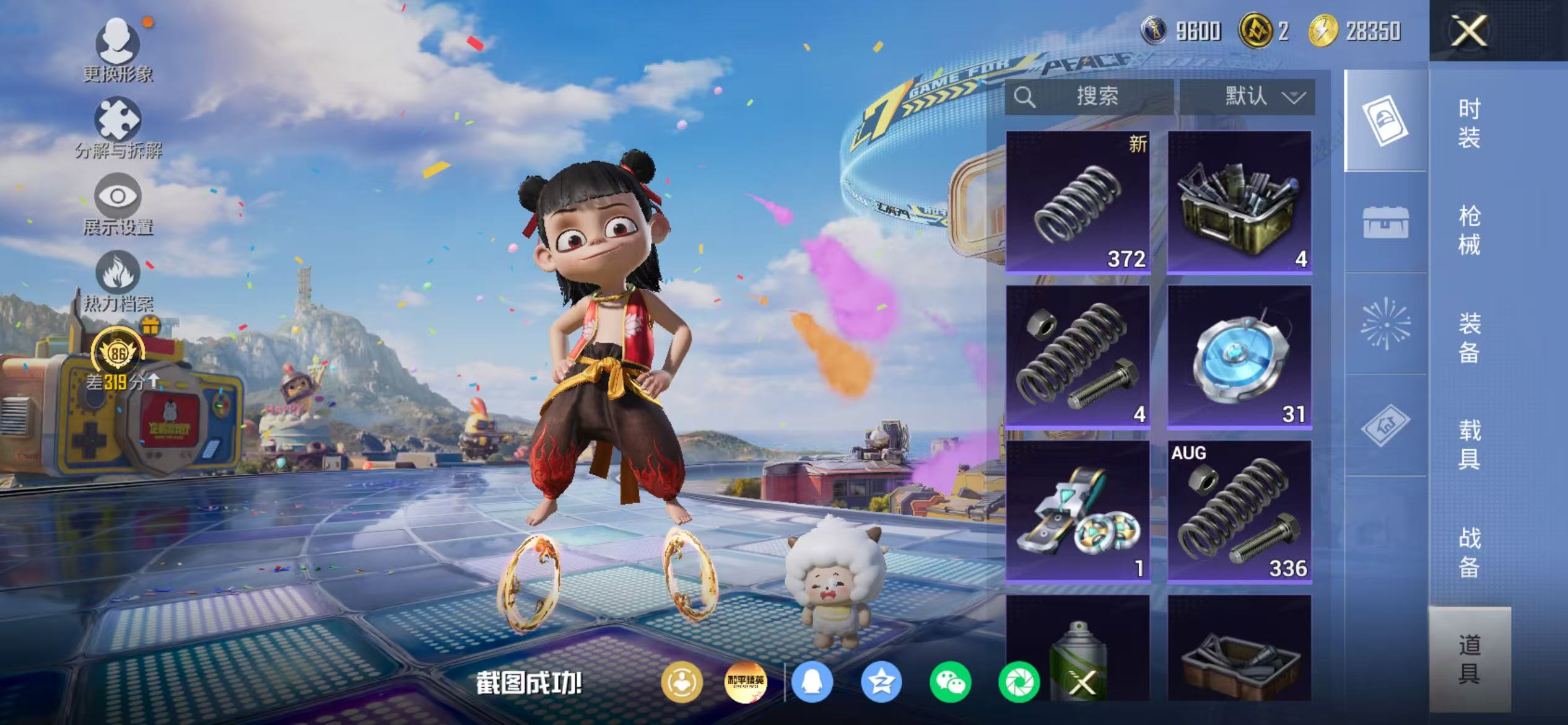Select the spring item with 372 count
Image resolution: width=1568 pixels, height=725 pixels.
(x=1078, y=201)
